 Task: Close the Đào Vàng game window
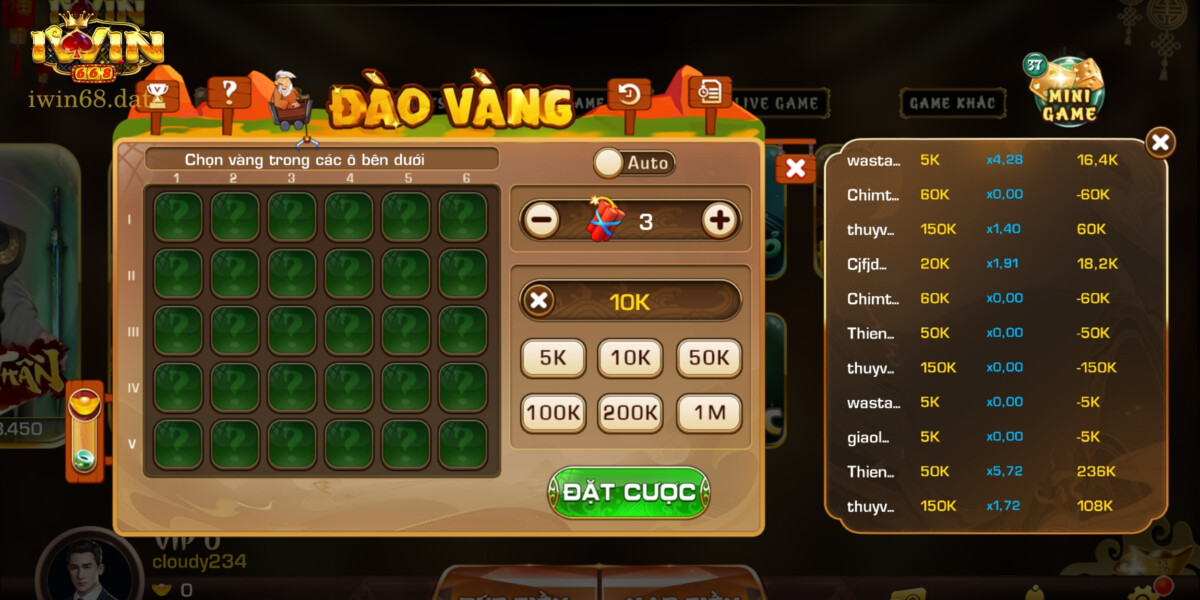[795, 168]
